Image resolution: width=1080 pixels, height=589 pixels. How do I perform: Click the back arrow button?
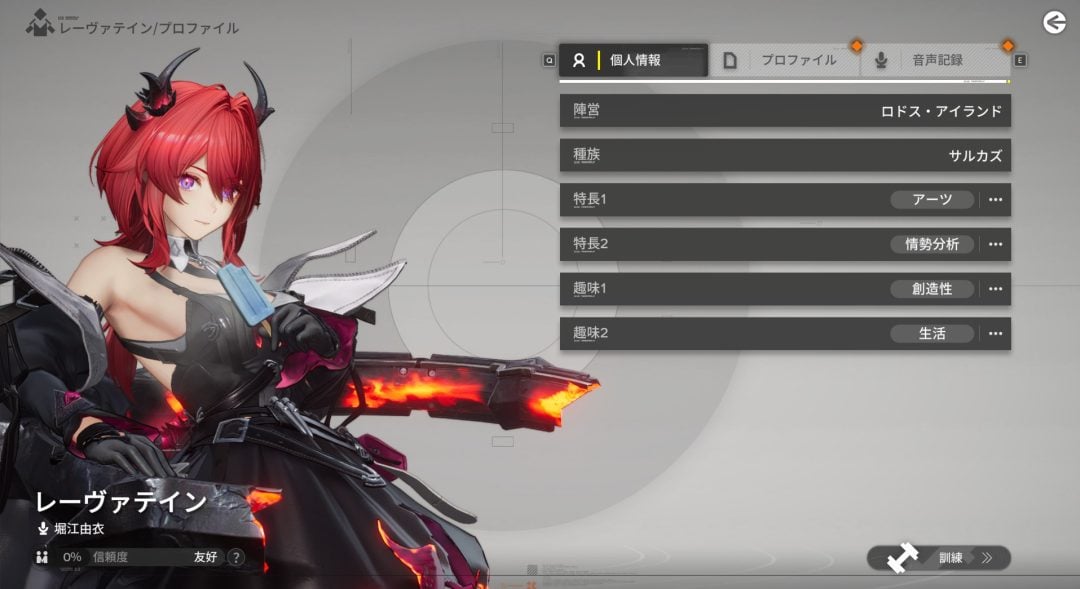(x=1054, y=22)
